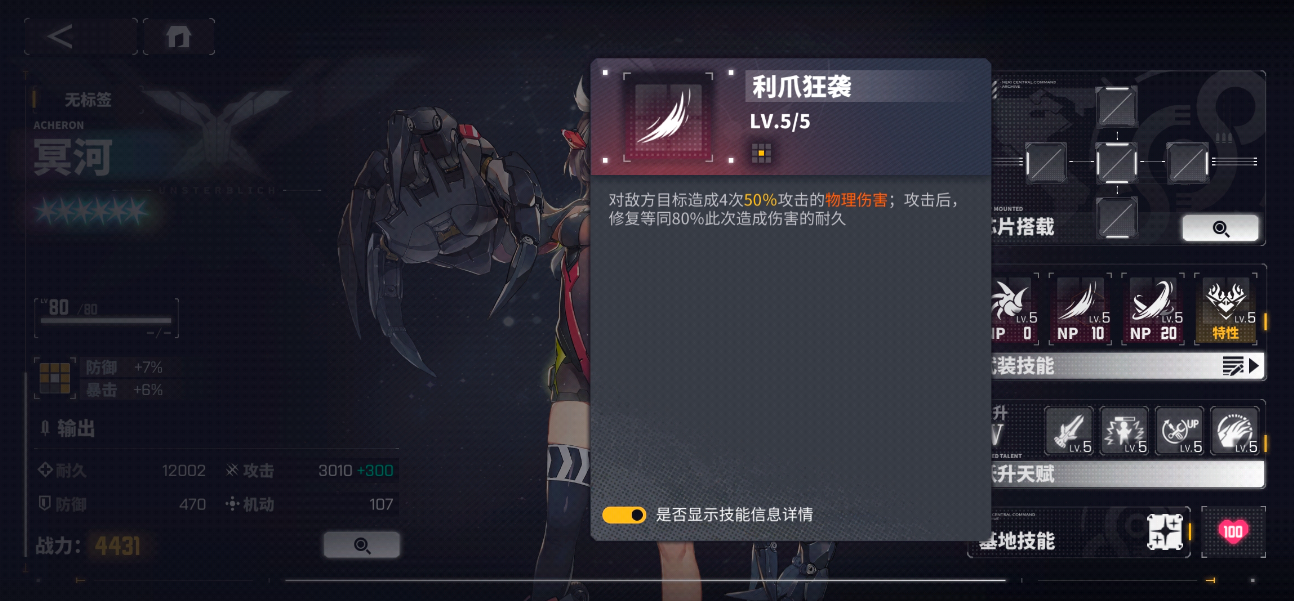Click the heart affinity 100 icon
Screen dimensions: 1294x601
tap(1233, 532)
